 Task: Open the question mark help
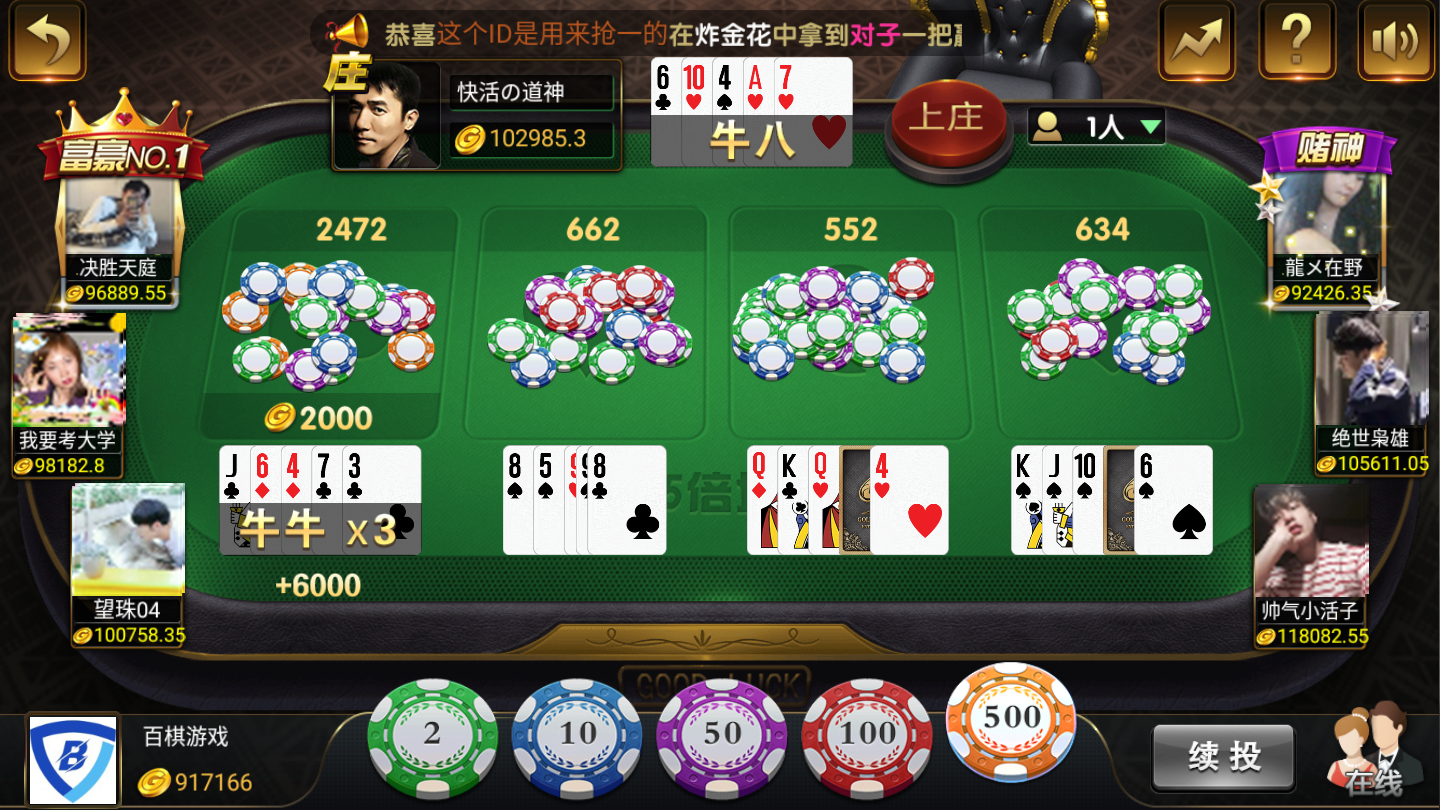click(x=1296, y=41)
